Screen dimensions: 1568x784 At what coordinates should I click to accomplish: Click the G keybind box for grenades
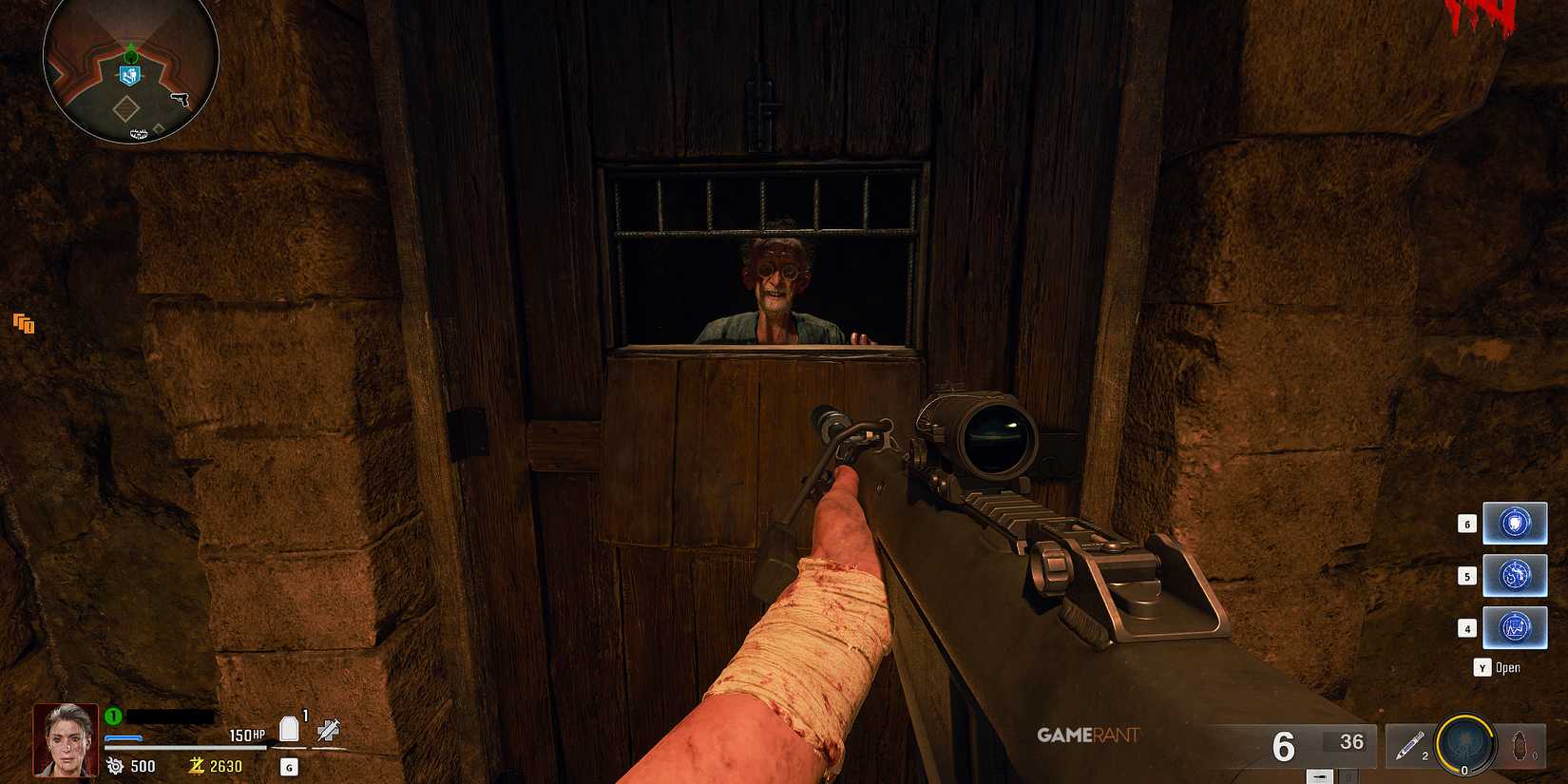[290, 765]
